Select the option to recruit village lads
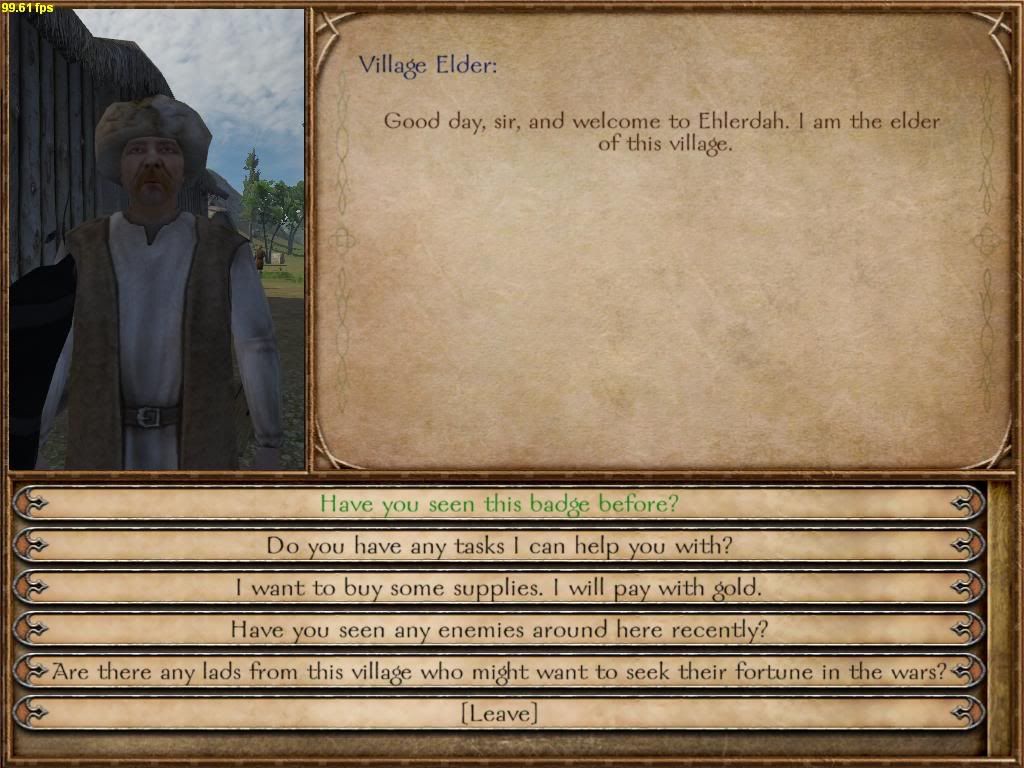Screen dimensions: 1024x768 point(498,672)
